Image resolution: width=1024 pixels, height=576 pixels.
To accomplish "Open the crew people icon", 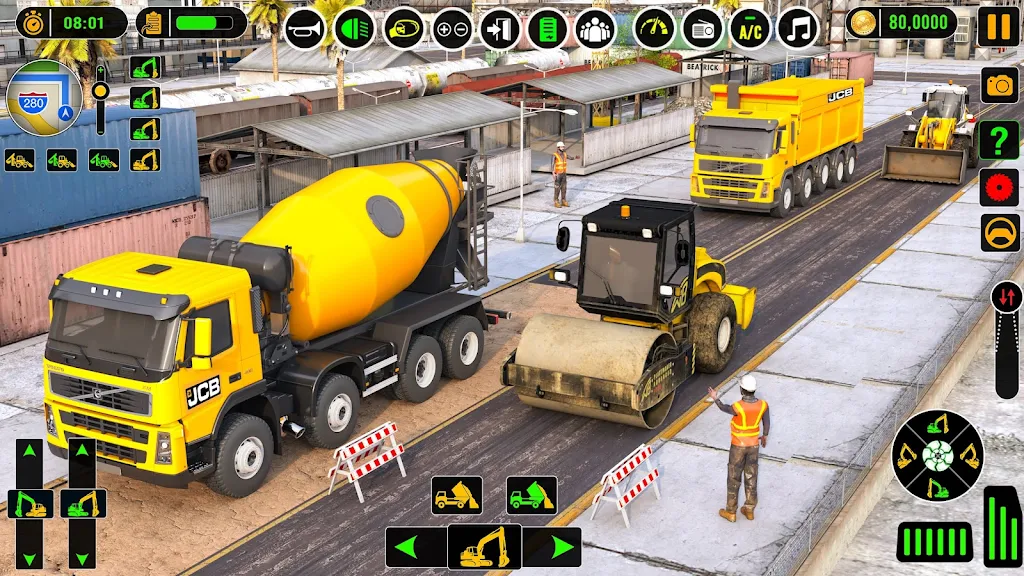I will [595, 28].
